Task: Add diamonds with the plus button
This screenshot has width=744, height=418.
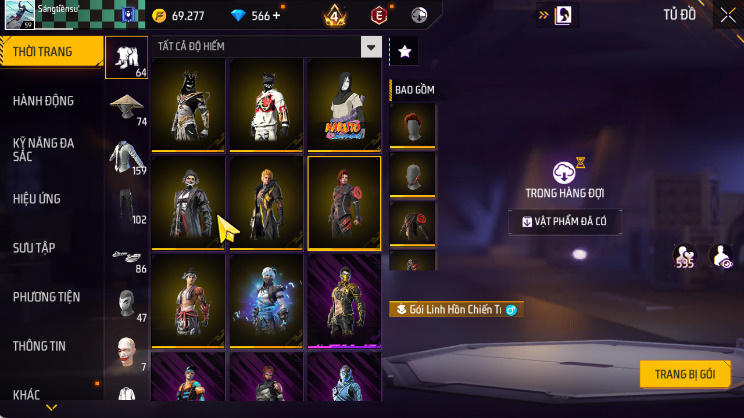Action: [276, 16]
